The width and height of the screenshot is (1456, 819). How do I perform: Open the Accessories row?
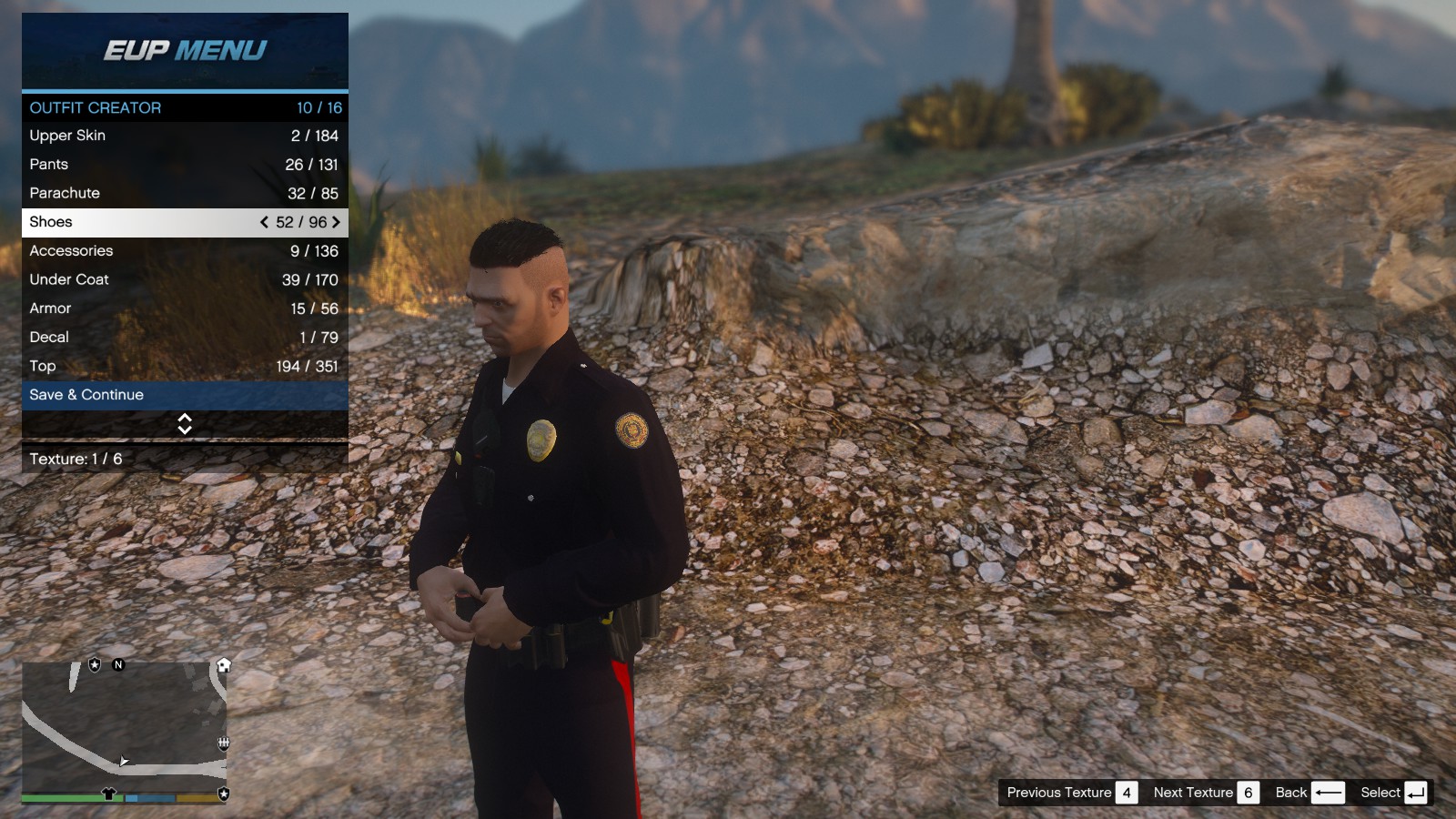184,251
